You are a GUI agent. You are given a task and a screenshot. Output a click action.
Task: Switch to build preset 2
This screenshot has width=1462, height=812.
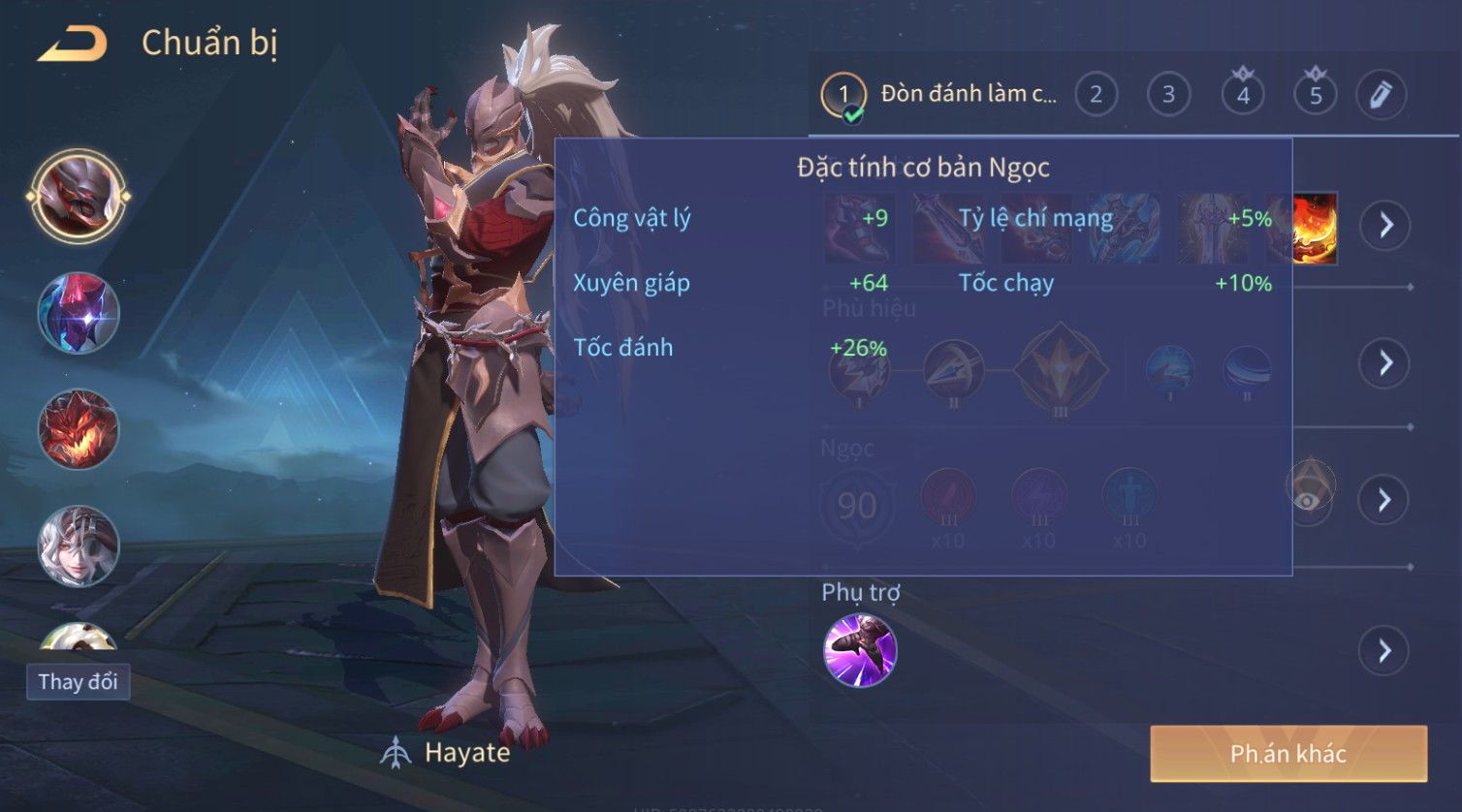click(x=1096, y=95)
